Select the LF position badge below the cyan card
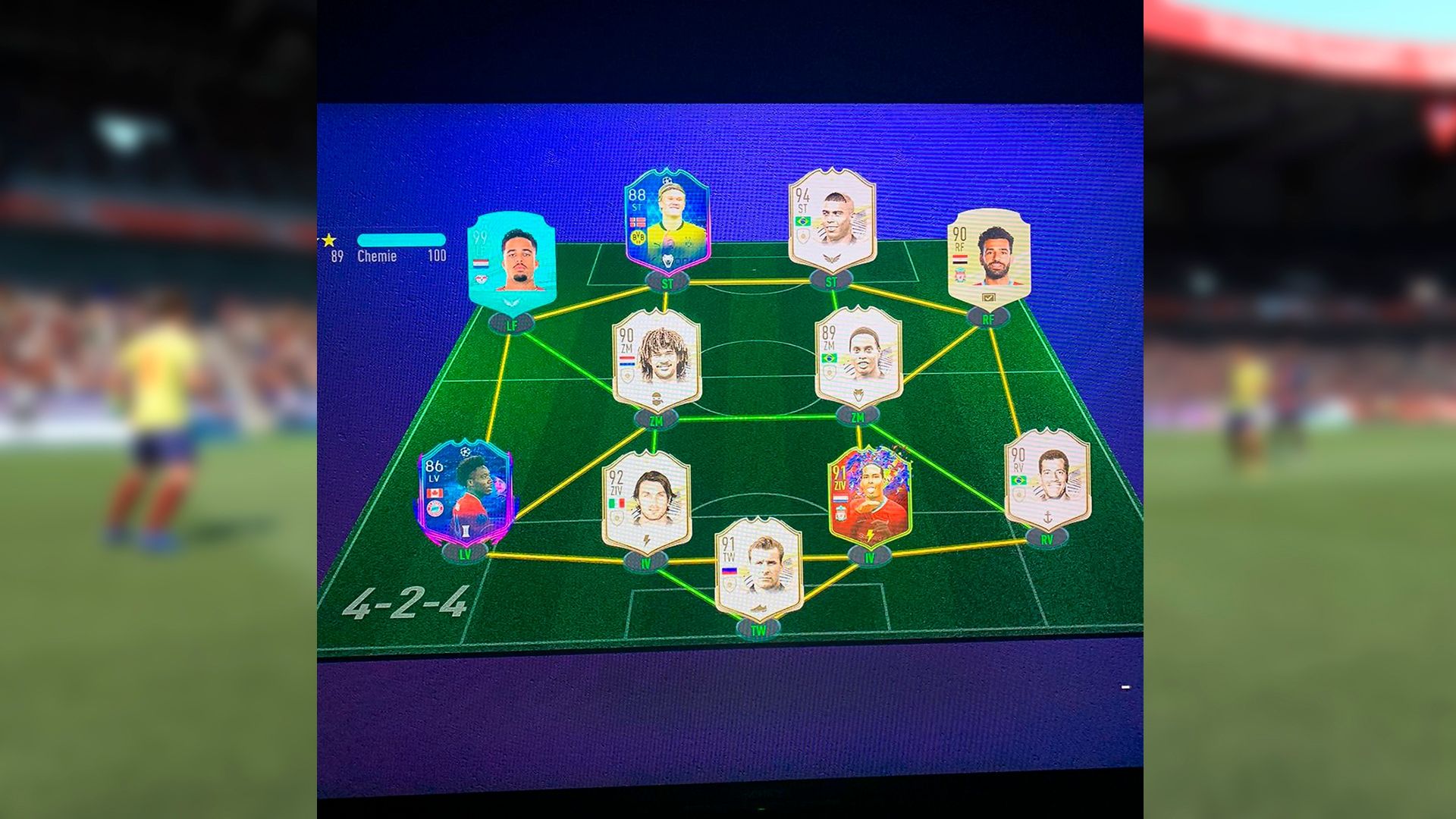Screen dimensions: 1456x819 pyautogui.click(x=513, y=322)
